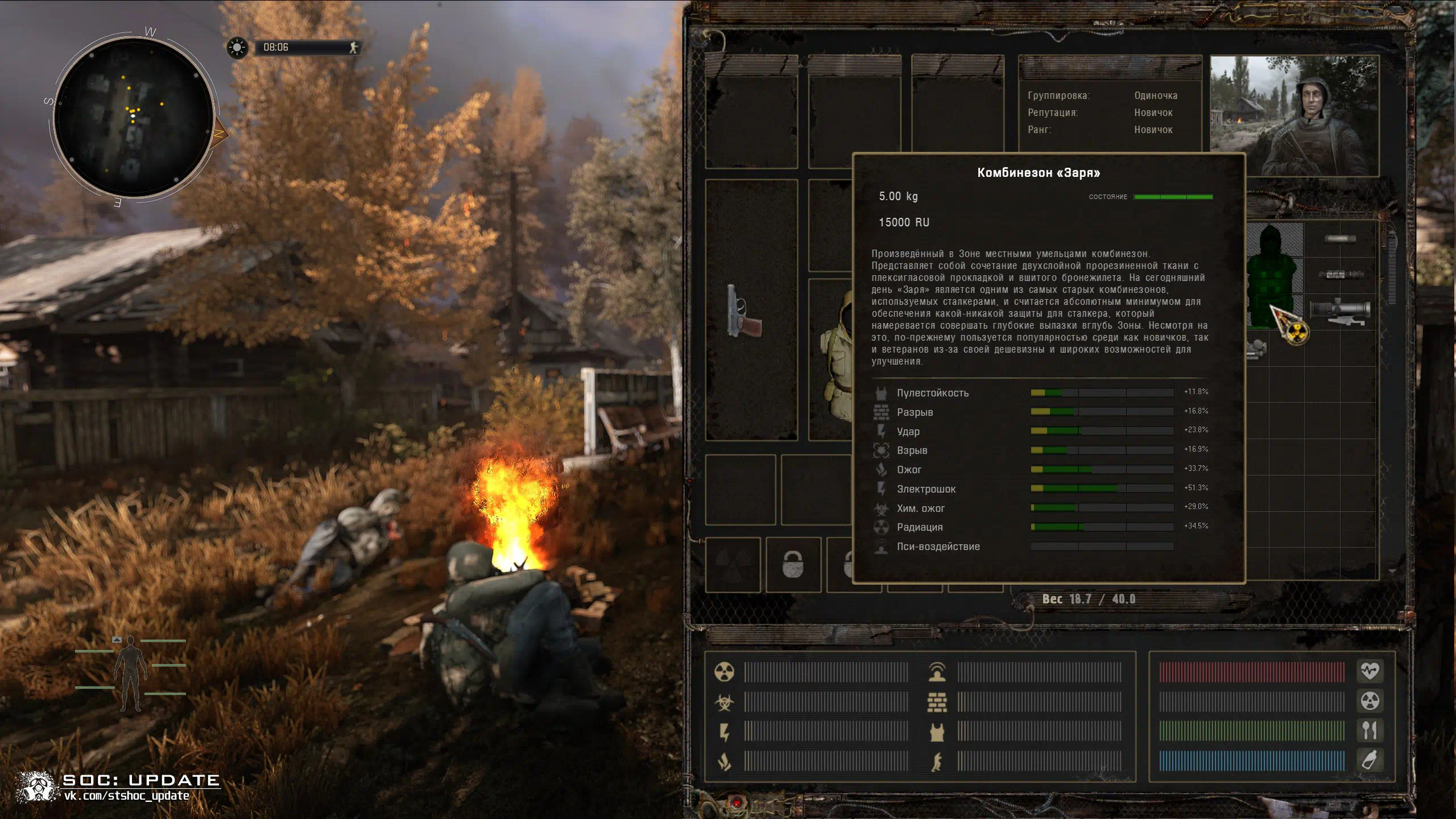Click the fully visible locked artifact slot
Image resolution: width=1456 pixels, height=819 pixels.
tap(793, 564)
